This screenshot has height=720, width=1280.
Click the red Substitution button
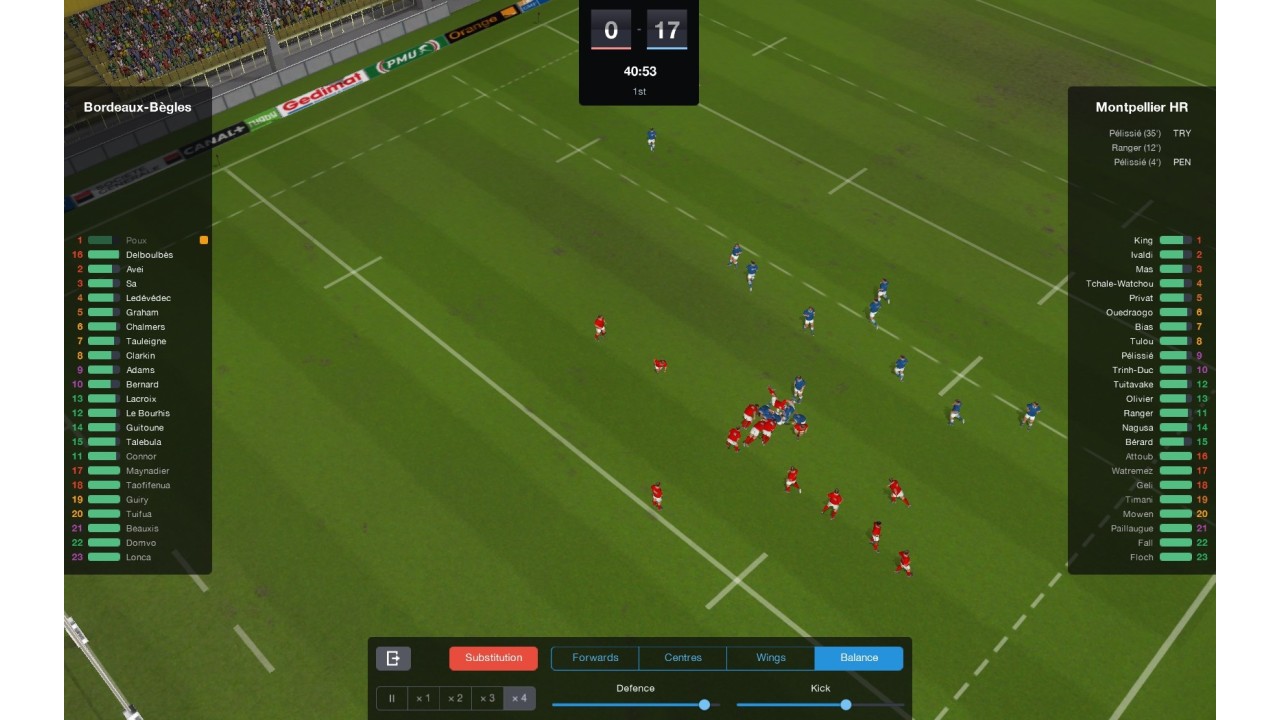coord(493,658)
